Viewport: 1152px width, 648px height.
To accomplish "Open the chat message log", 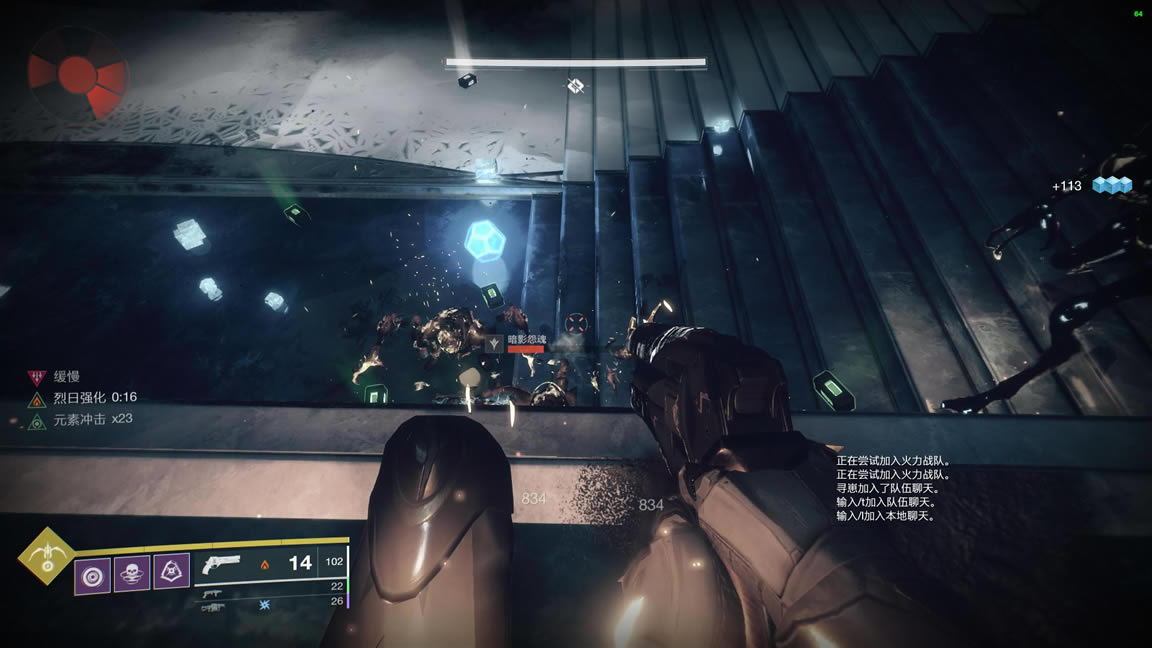I will [893, 488].
